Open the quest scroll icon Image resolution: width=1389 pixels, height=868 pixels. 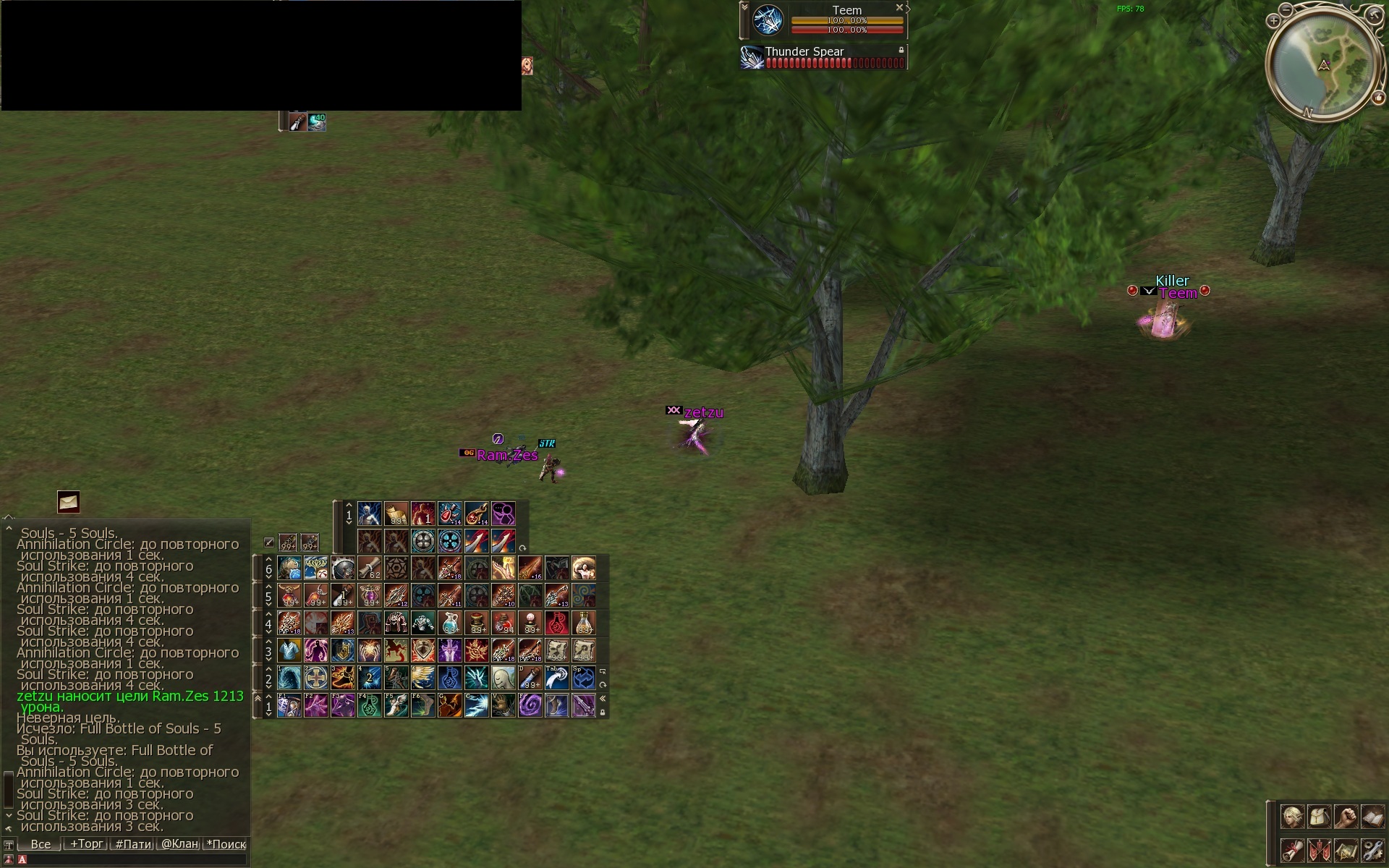(x=1293, y=849)
